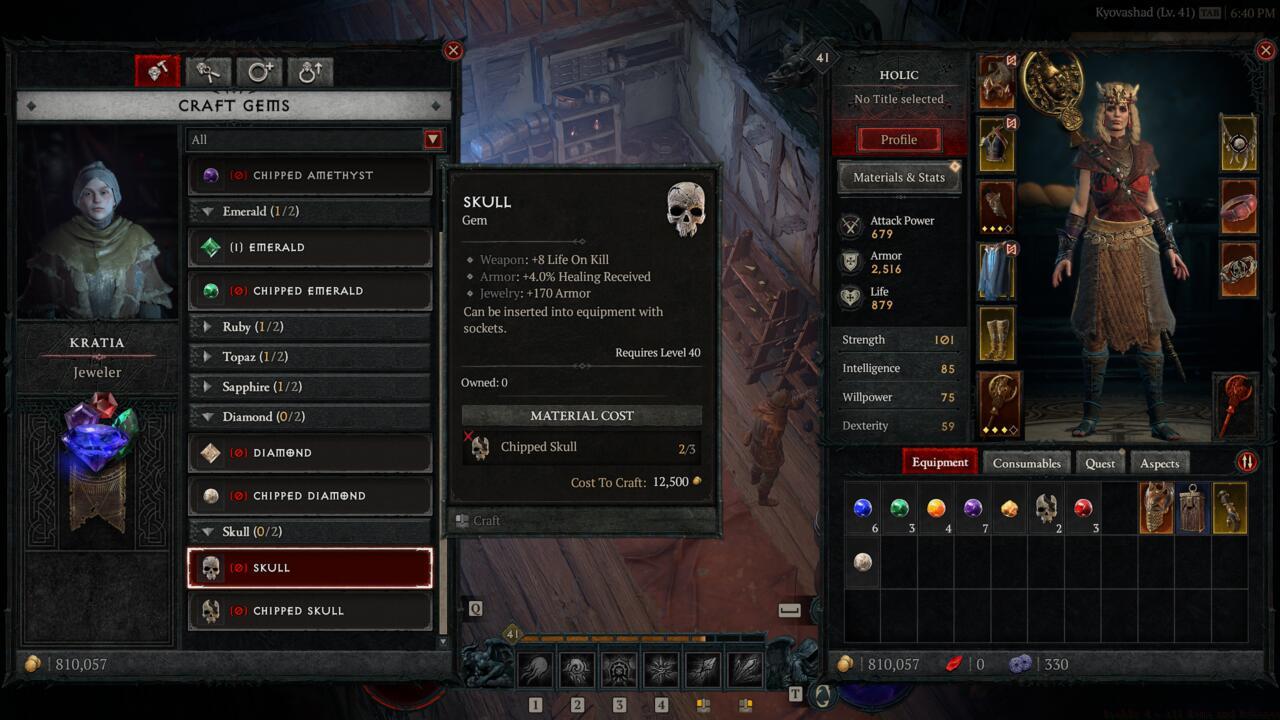Select the equipped helmet slot
Viewport: 1280px width, 720px height.
(x=997, y=82)
